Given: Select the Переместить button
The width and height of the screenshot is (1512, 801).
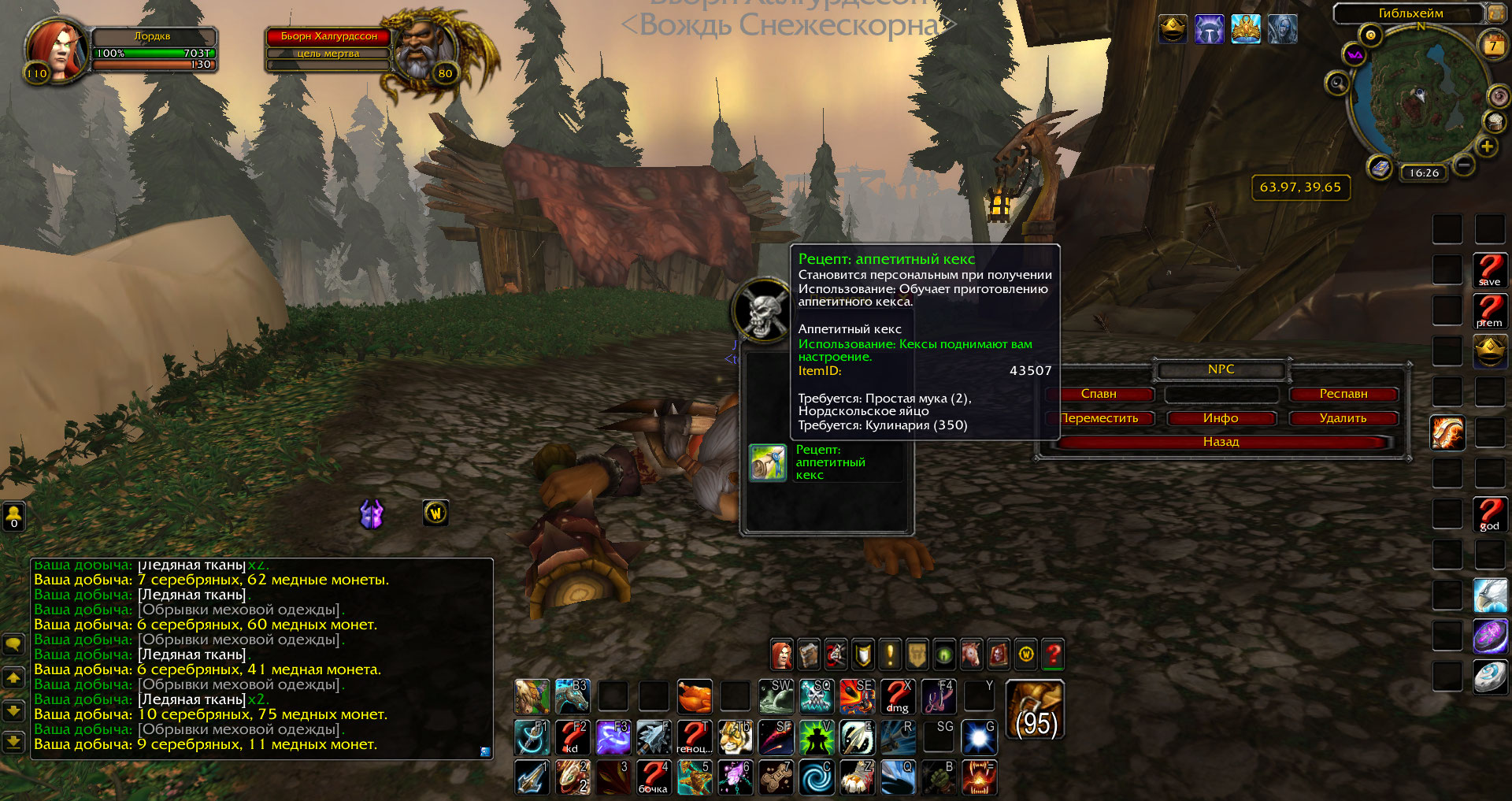Looking at the screenshot, I should pyautogui.click(x=1100, y=418).
